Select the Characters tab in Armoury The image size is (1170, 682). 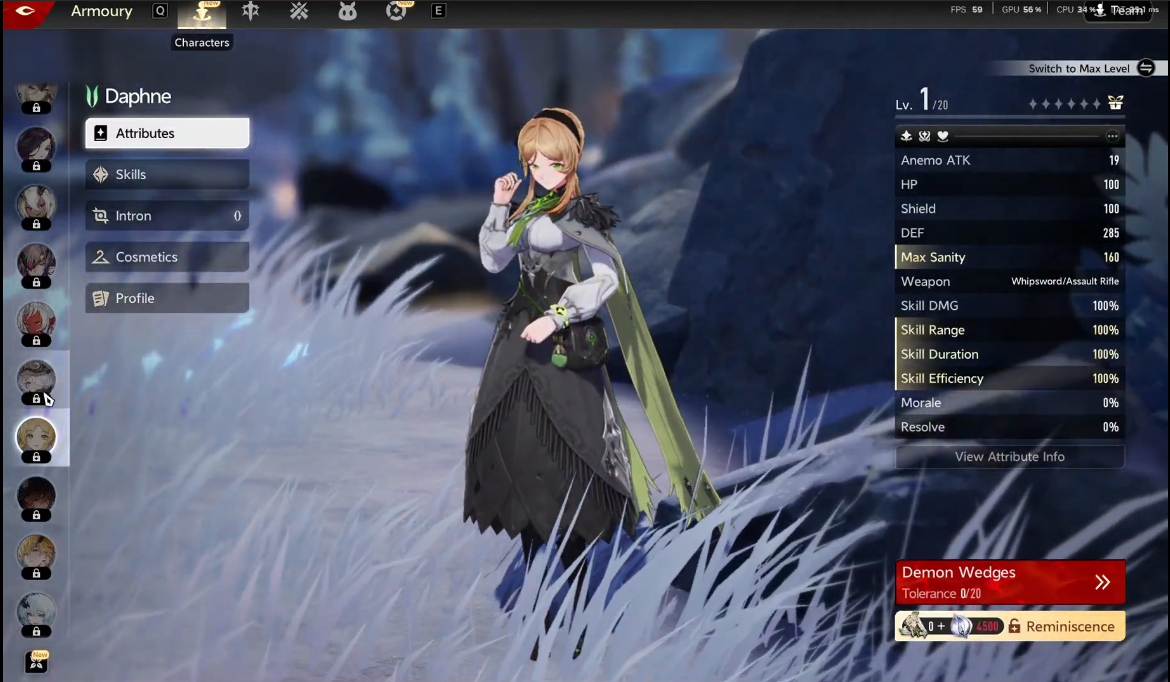202,12
